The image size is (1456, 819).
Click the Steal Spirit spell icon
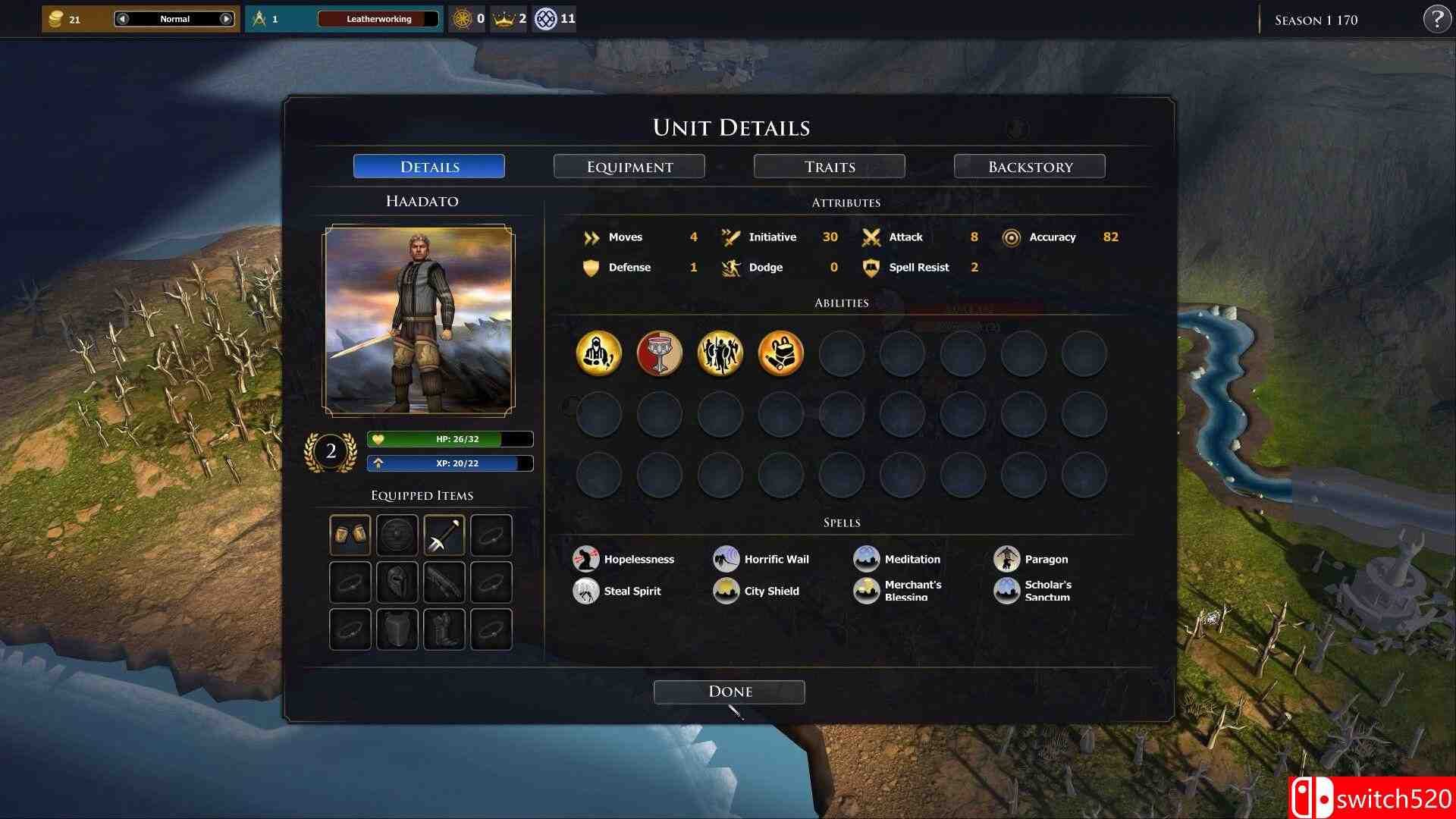[x=585, y=591]
